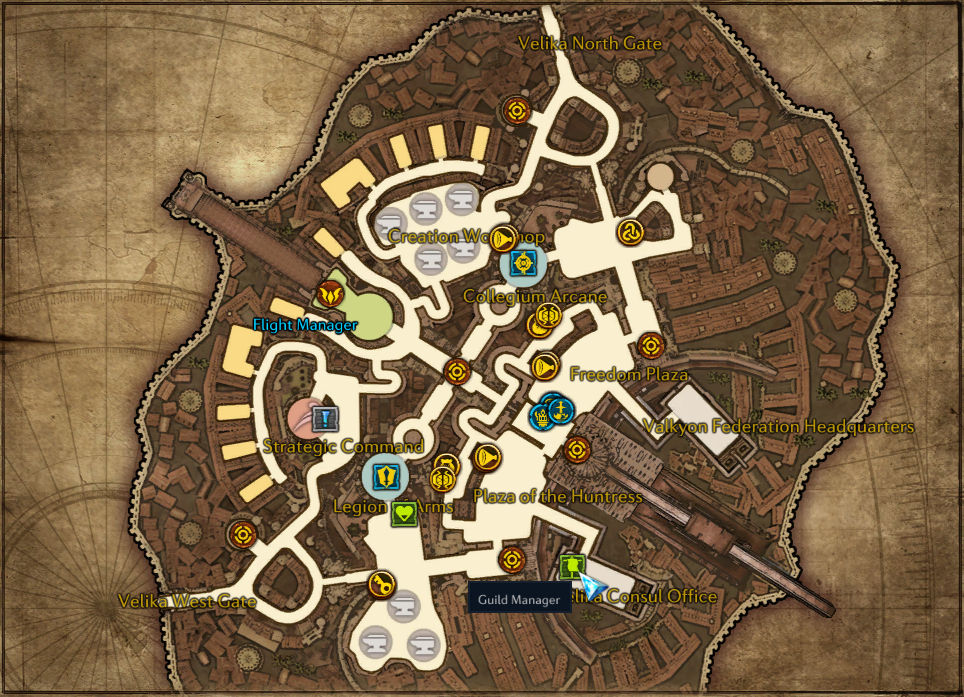Click the horn marker on Creation Workshop label

503,238
